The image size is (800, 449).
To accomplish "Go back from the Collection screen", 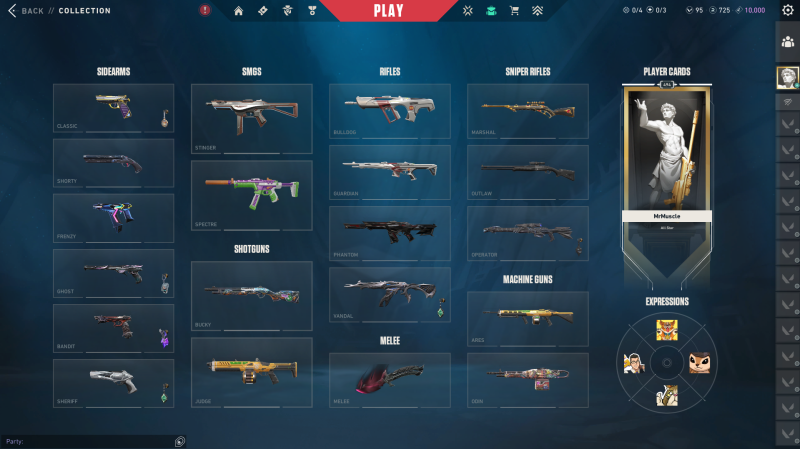I will 26,11.
